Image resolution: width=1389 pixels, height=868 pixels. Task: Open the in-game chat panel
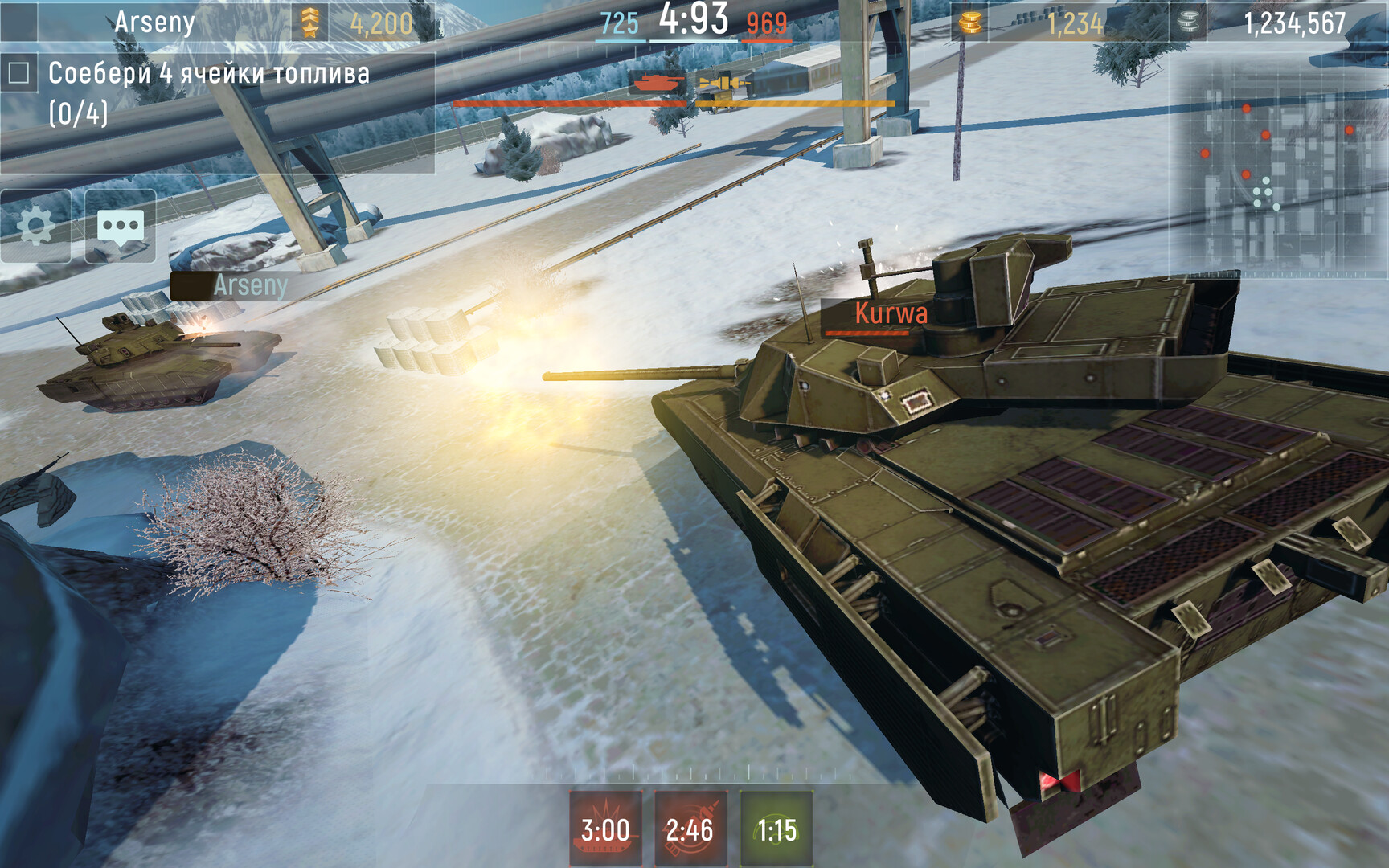click(119, 223)
